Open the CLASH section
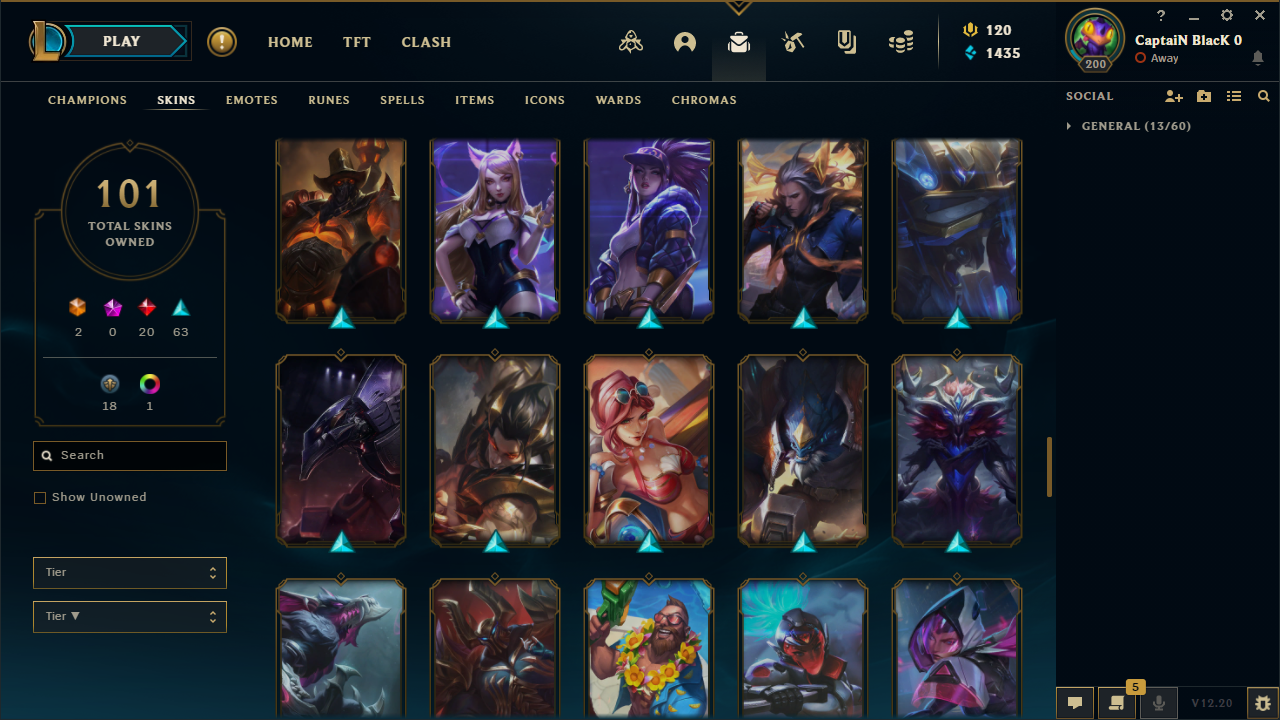The height and width of the screenshot is (720, 1280). pos(426,42)
